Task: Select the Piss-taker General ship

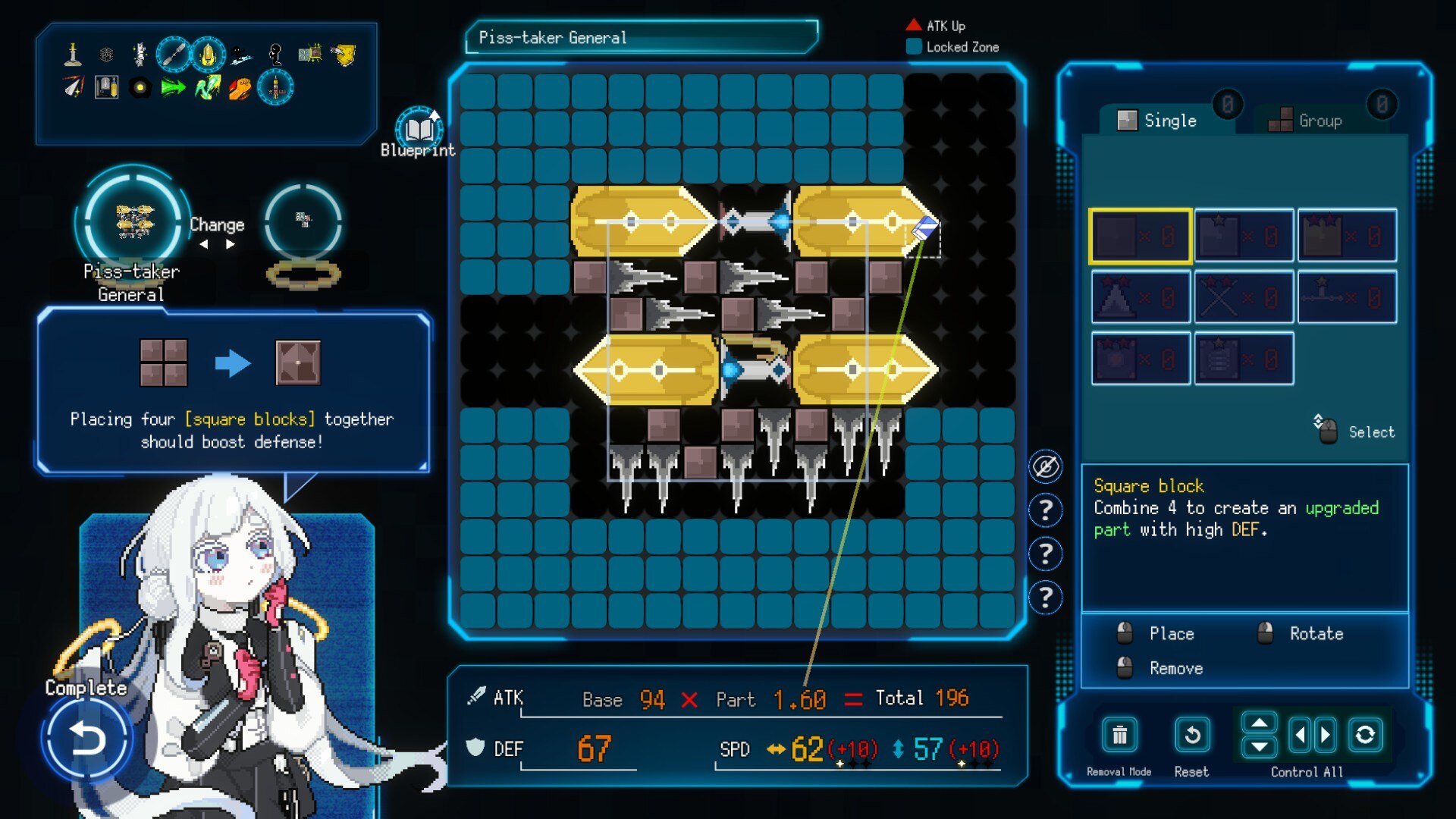Action: 133,221
